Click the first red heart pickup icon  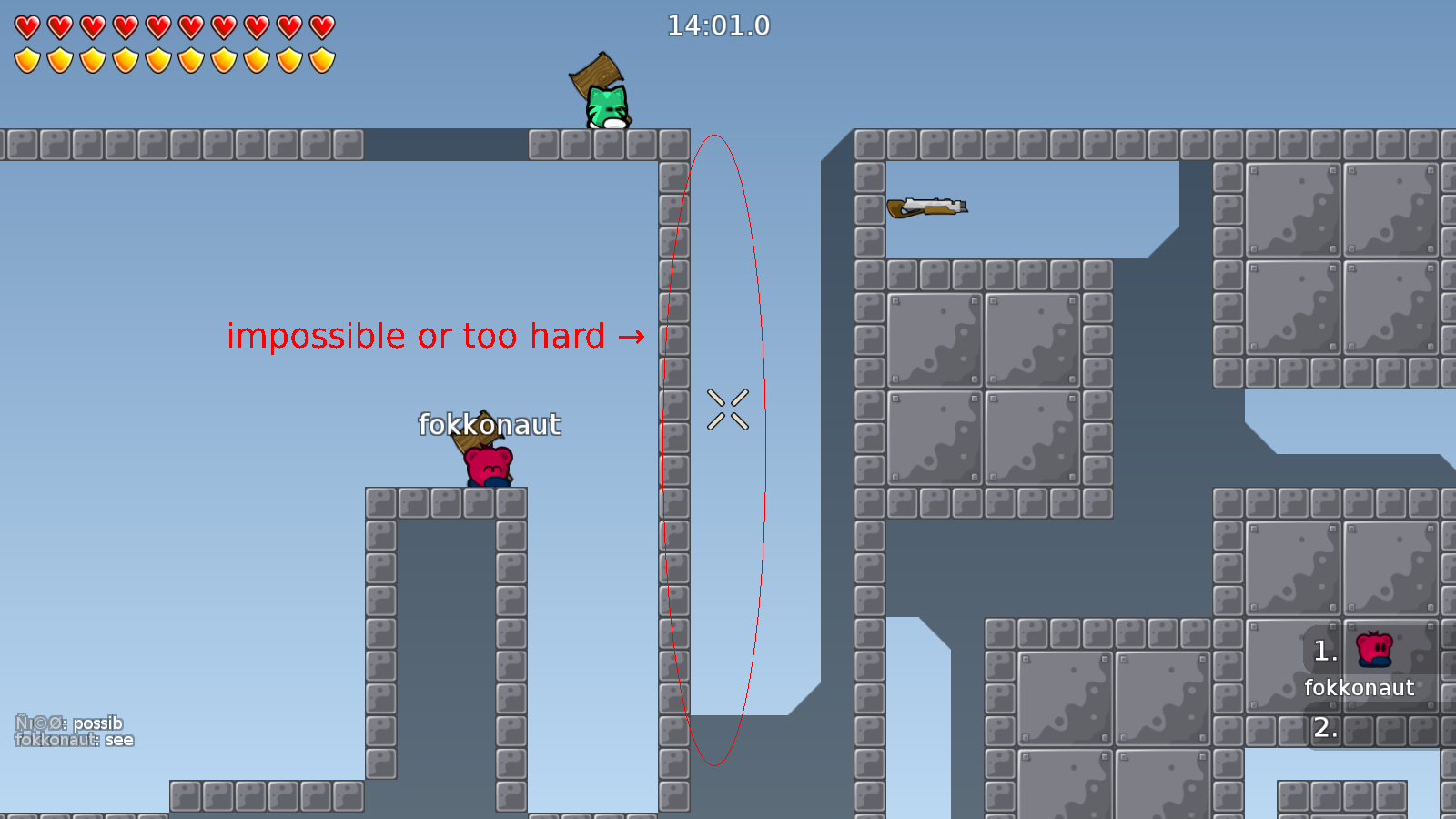[26, 26]
